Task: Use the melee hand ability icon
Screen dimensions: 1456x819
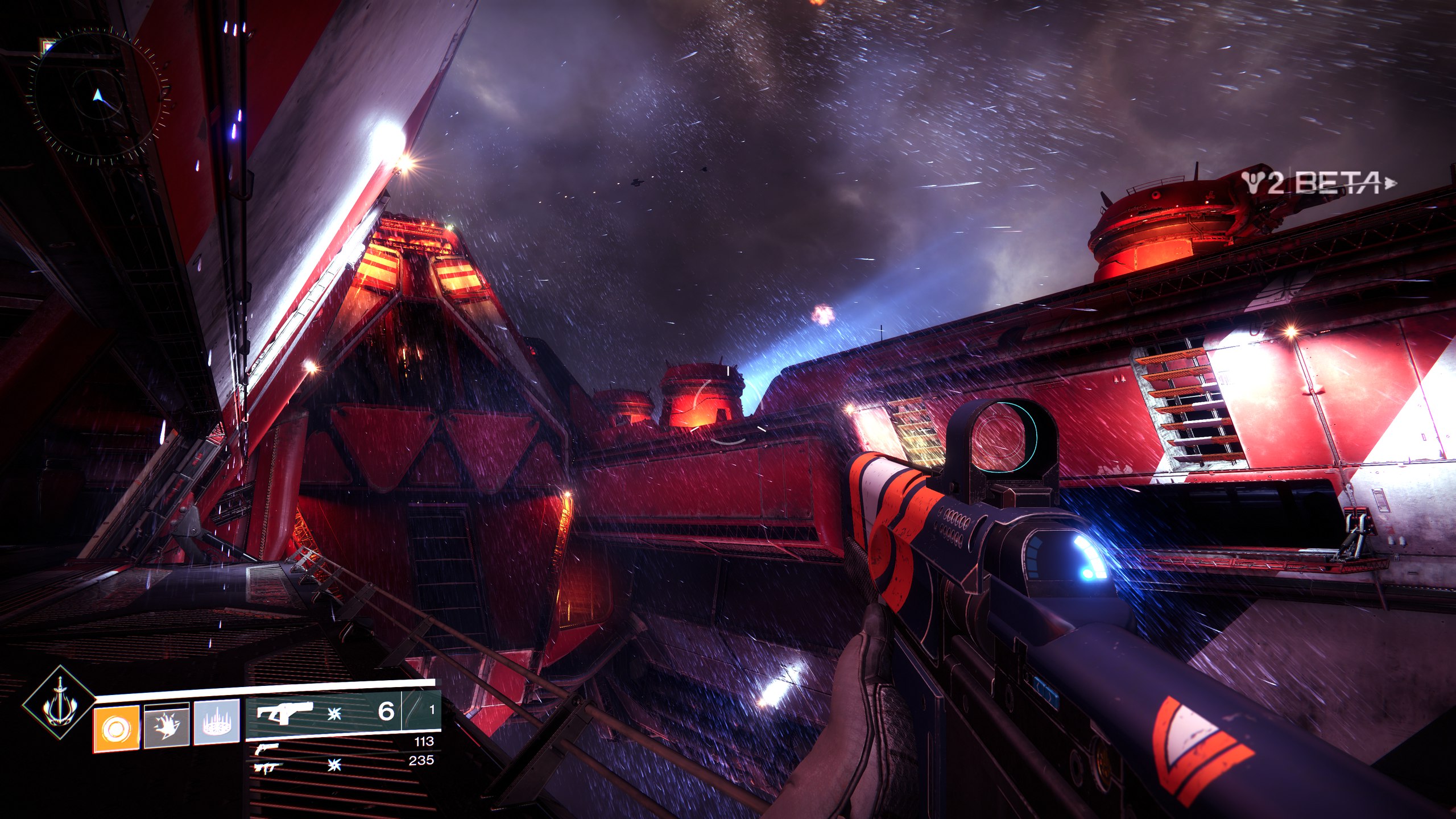Action: point(166,726)
